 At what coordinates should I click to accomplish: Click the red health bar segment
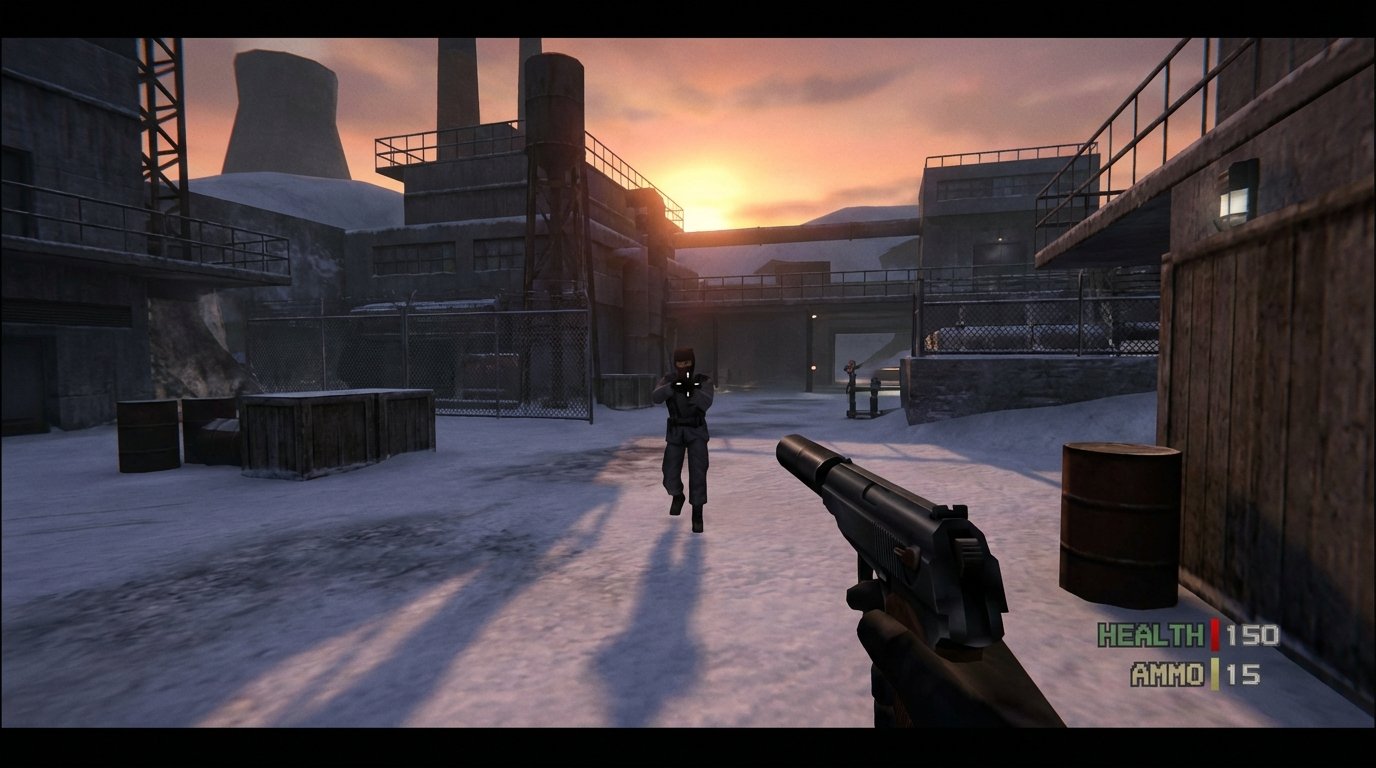coord(1215,635)
